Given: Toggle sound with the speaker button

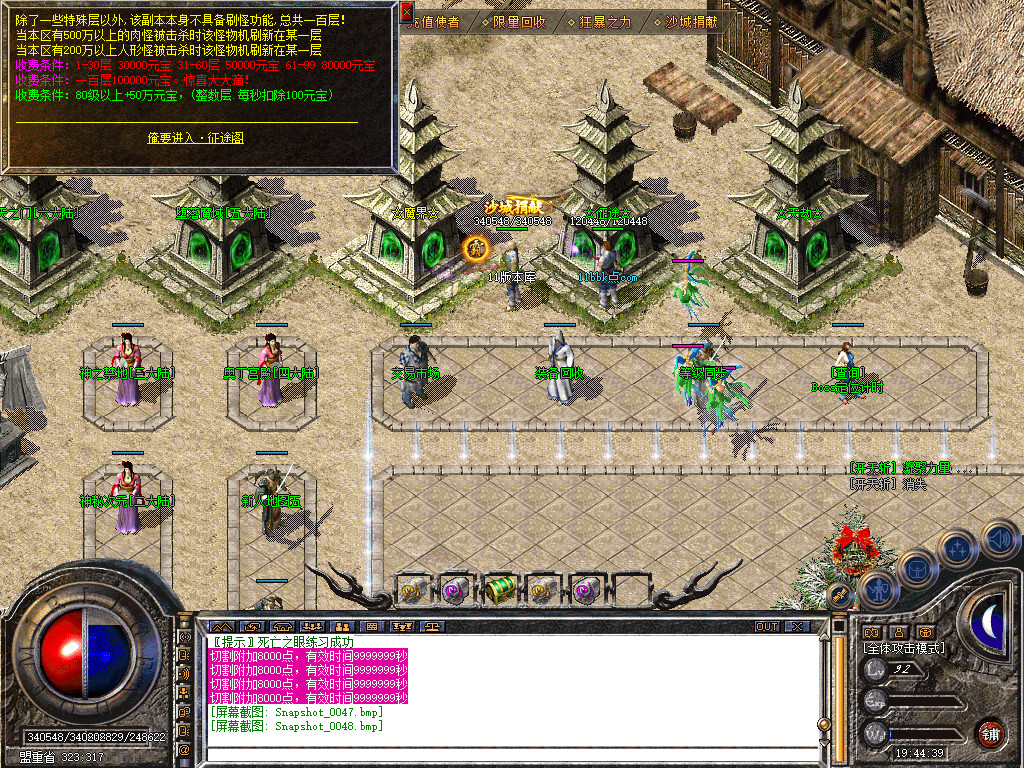Looking at the screenshot, I should pyautogui.click(x=998, y=540).
